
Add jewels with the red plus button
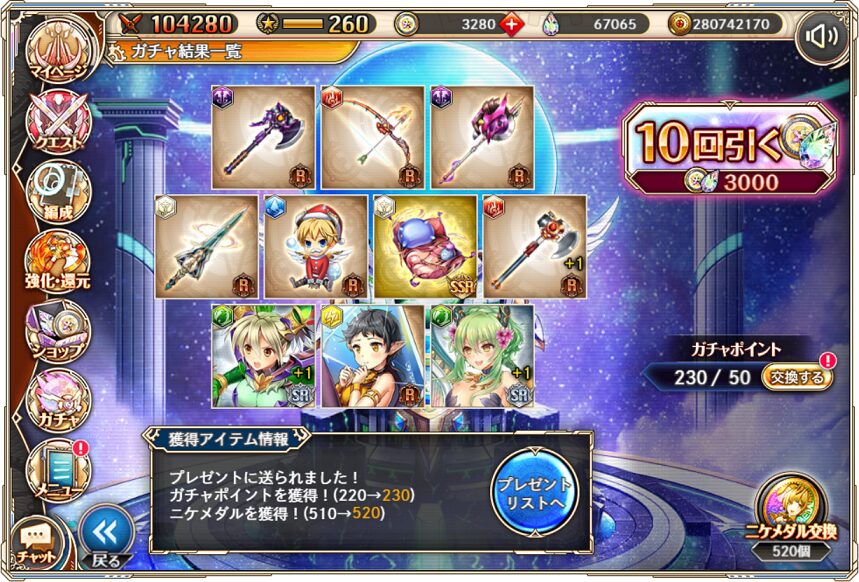(x=511, y=24)
